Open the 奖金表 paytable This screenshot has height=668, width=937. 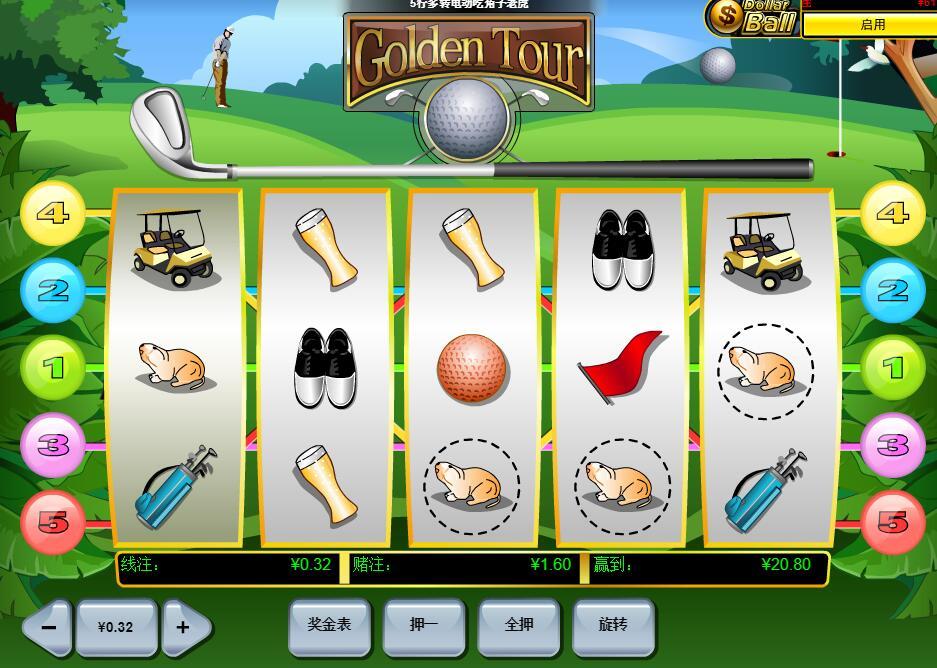(329, 625)
